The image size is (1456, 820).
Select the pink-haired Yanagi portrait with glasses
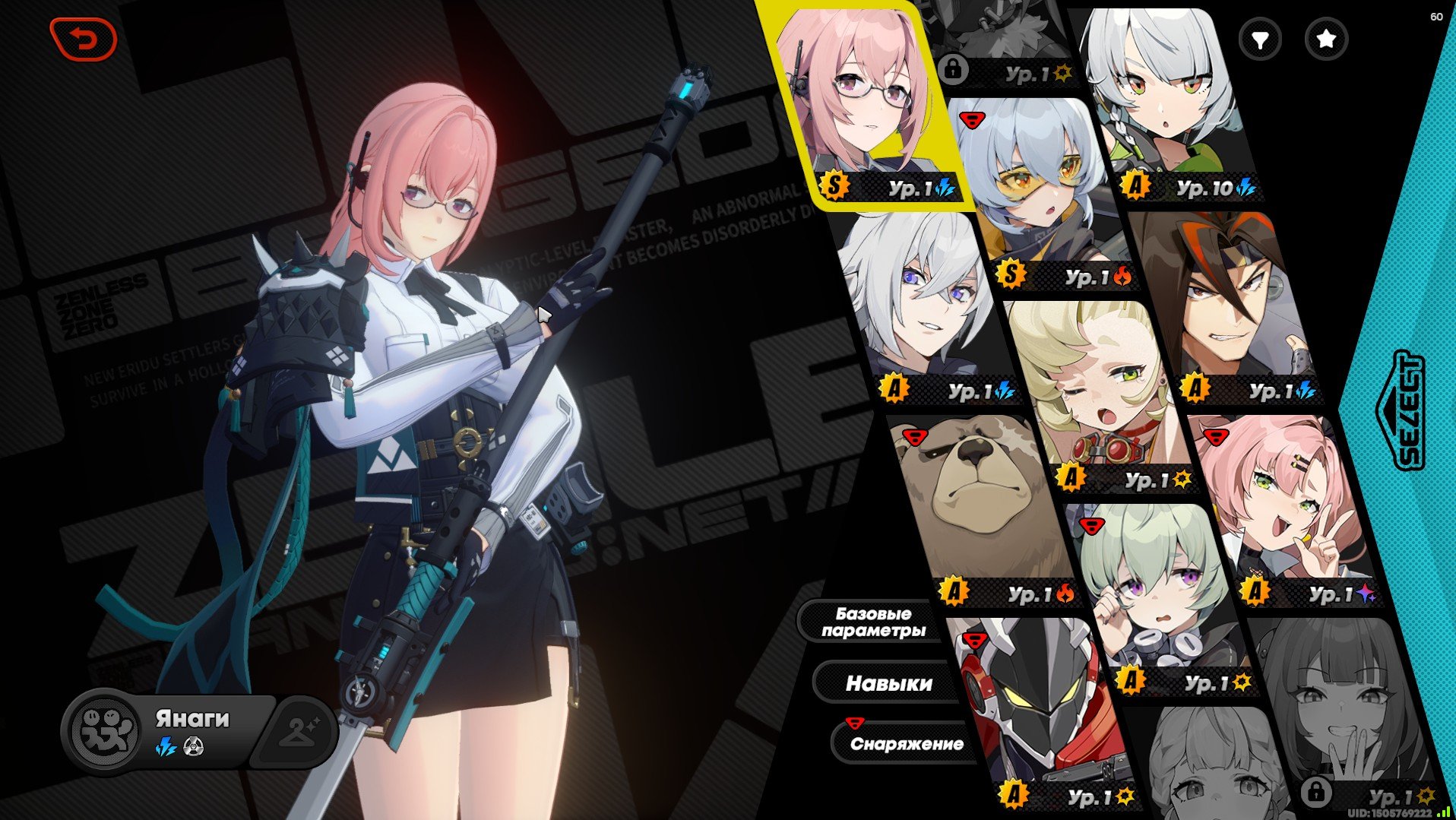[x=866, y=103]
